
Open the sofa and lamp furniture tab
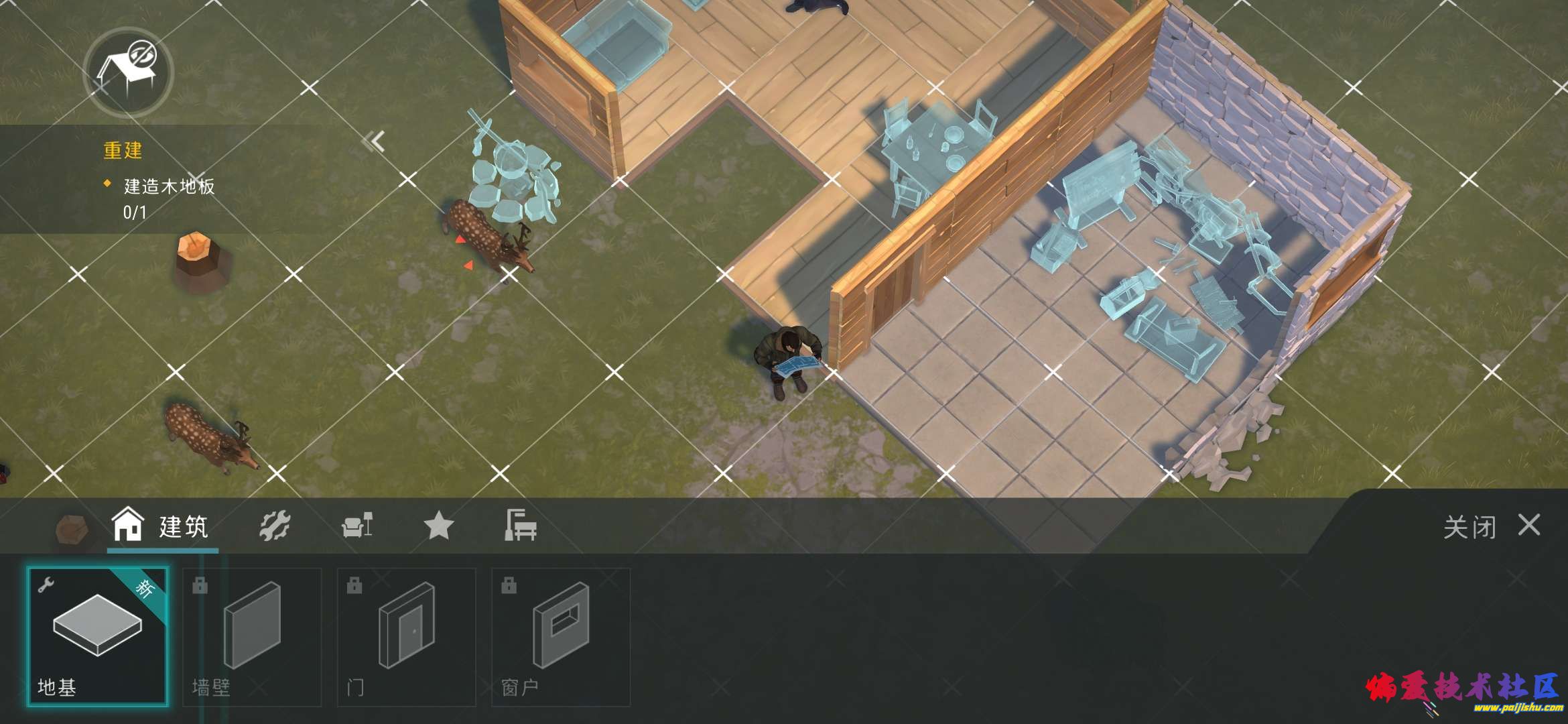click(357, 526)
